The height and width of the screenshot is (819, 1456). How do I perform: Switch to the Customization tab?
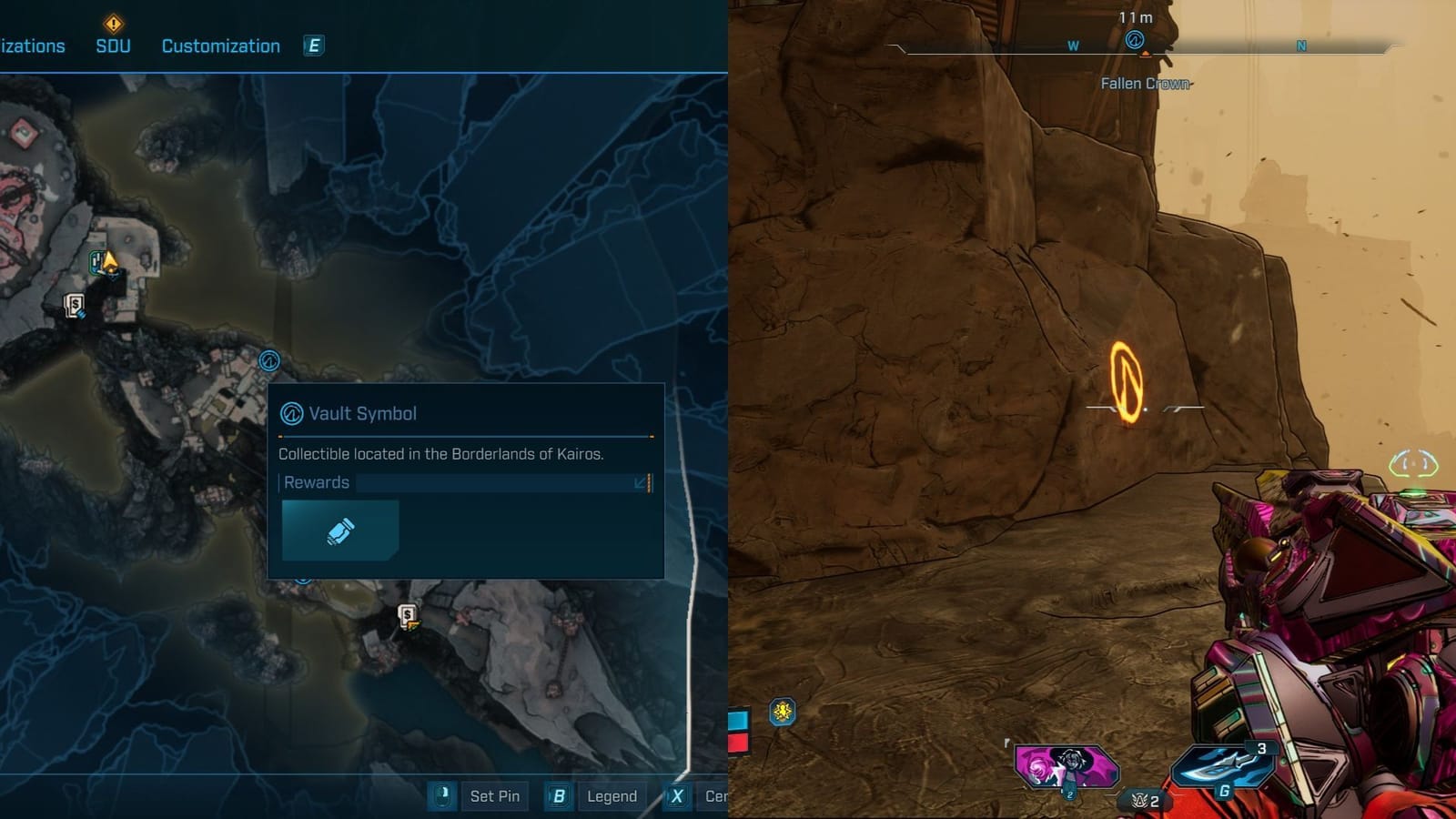tap(219, 45)
